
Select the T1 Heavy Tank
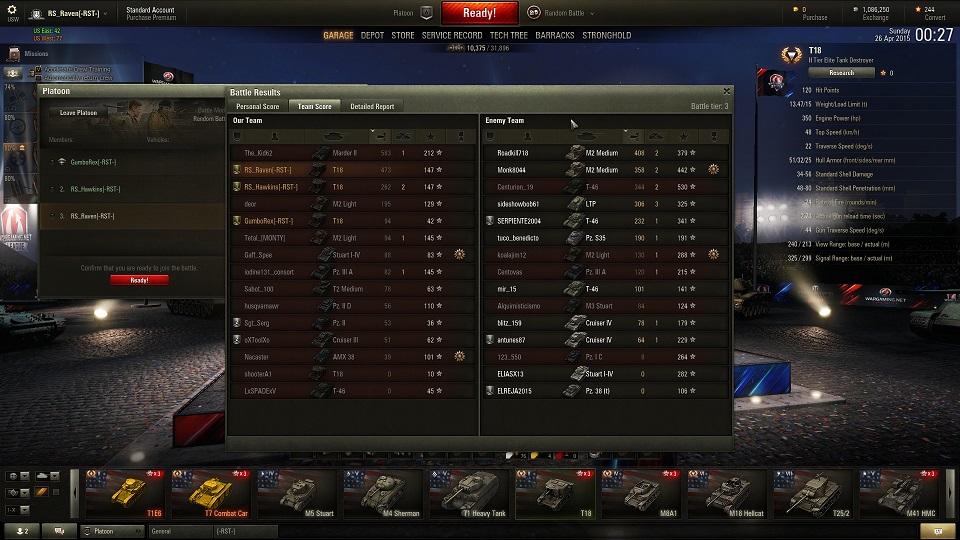point(471,494)
